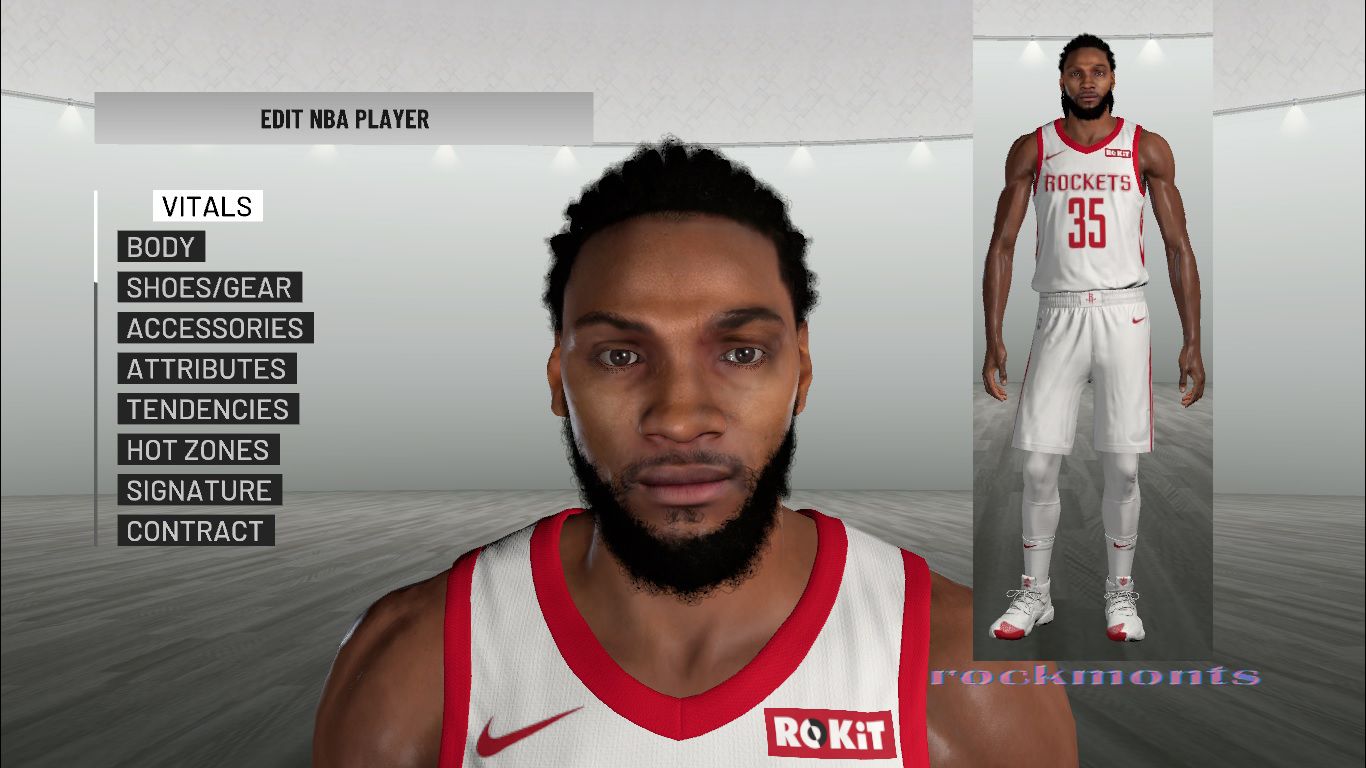Image resolution: width=1366 pixels, height=768 pixels.
Task: Choose Shoes/Gear from the edit menu
Action: tap(209, 288)
